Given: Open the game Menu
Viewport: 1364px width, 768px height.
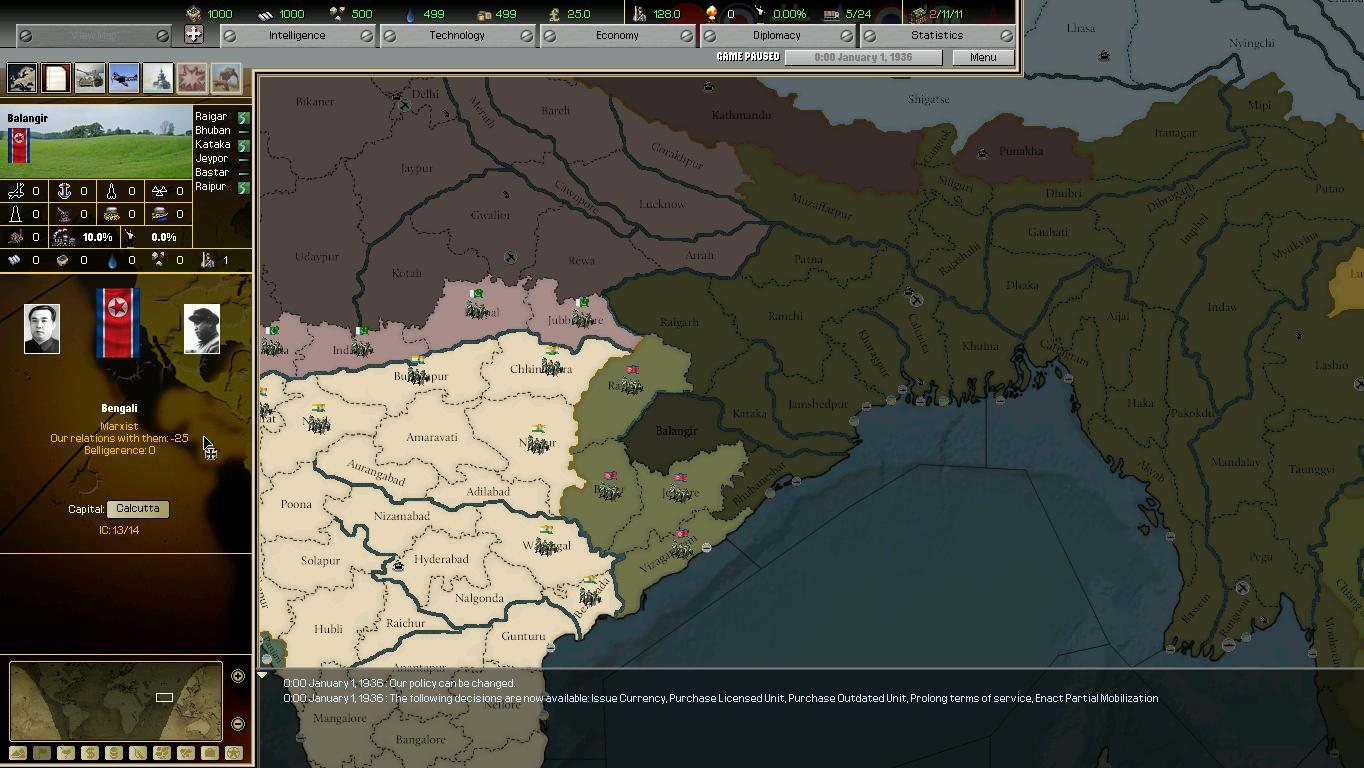Looking at the screenshot, I should (x=983, y=57).
